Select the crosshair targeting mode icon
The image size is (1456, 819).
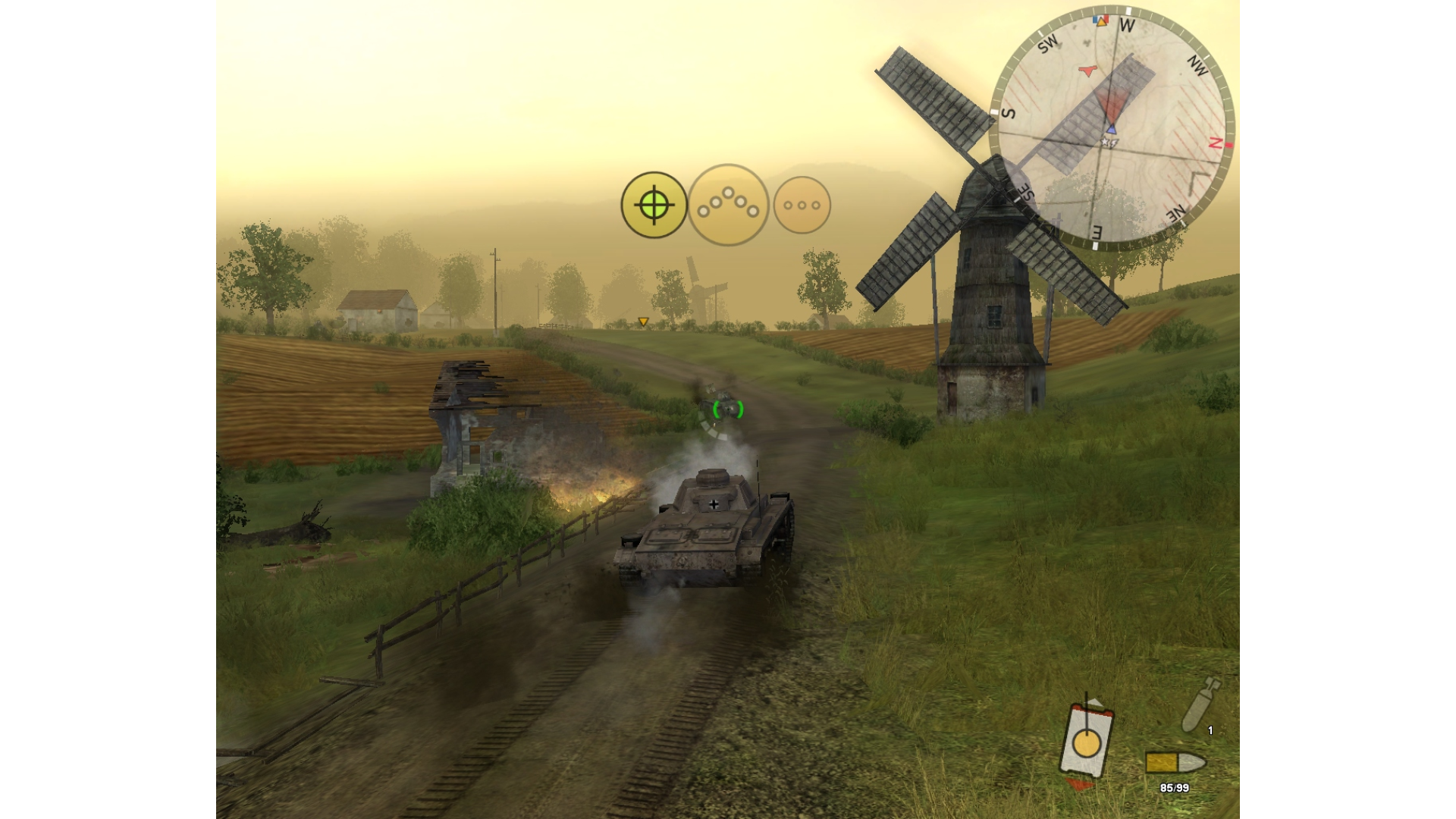point(654,205)
